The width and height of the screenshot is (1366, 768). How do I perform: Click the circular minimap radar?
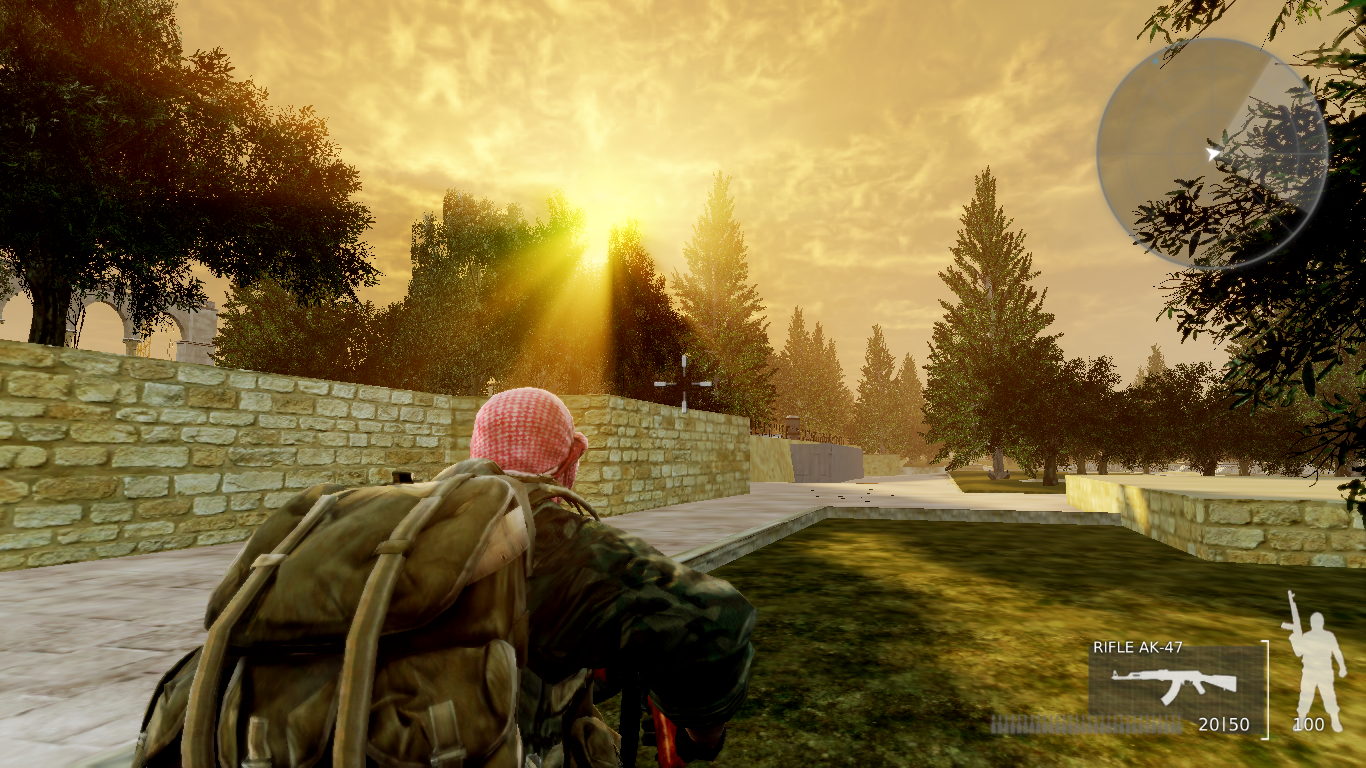[x=1211, y=153]
